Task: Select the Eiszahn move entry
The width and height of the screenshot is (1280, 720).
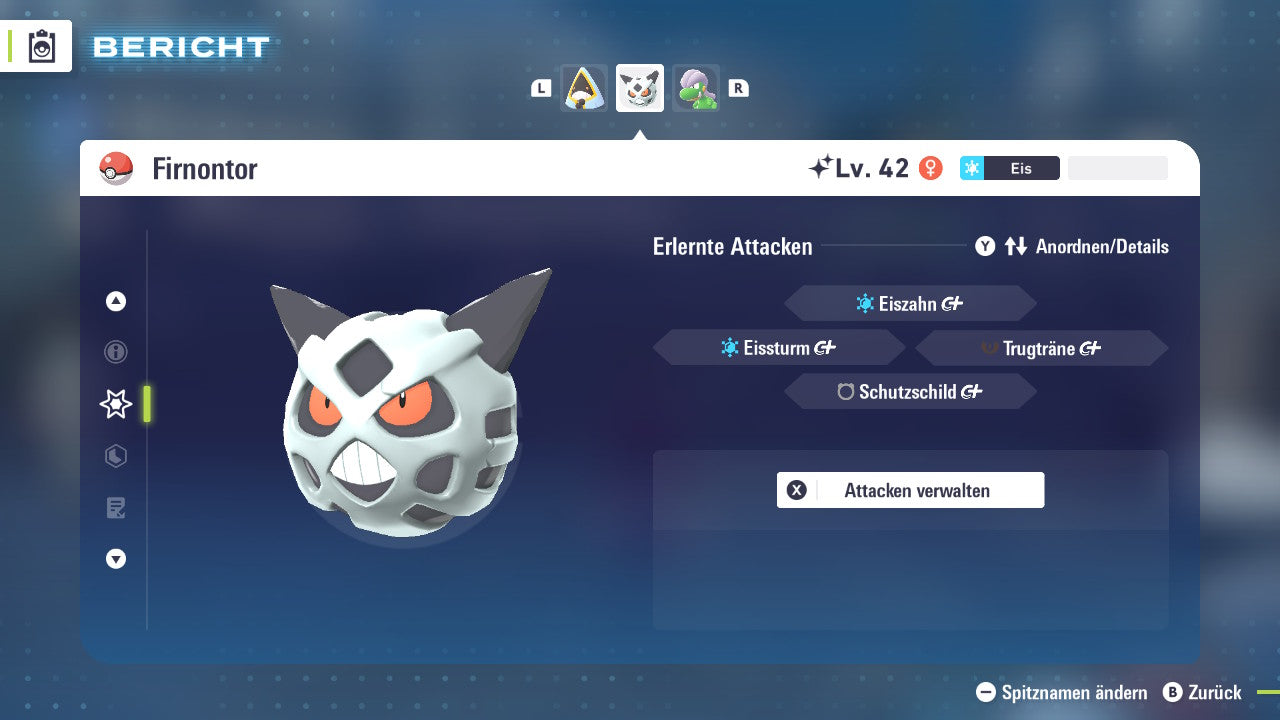Action: coord(910,303)
